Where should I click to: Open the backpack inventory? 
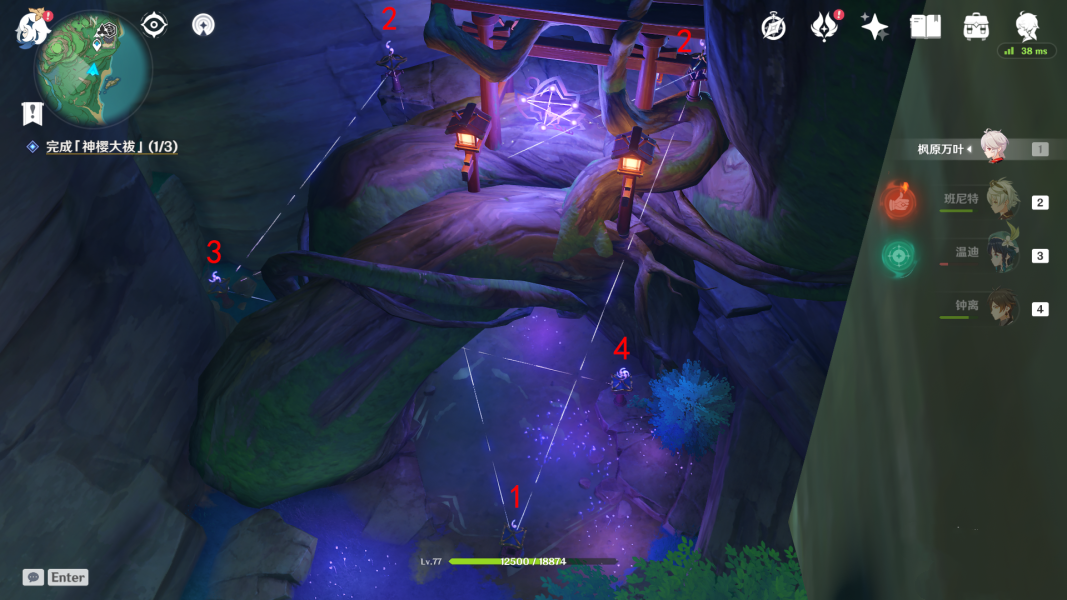pyautogui.click(x=976, y=27)
